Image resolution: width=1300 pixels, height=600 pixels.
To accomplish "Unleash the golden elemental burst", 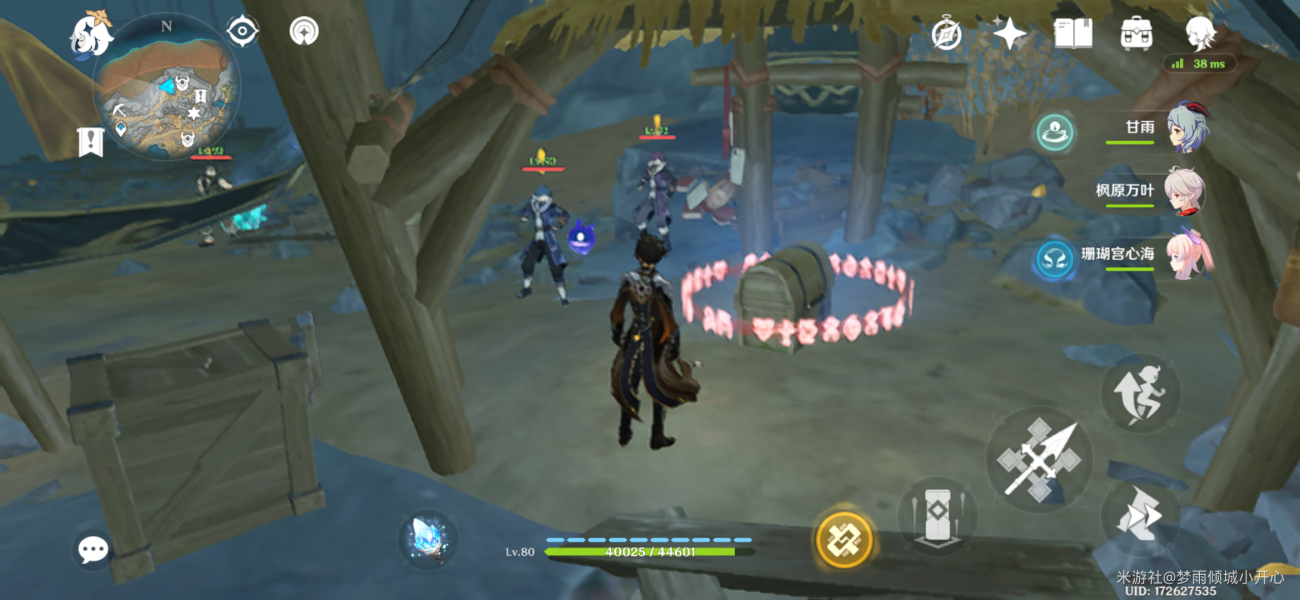I will (844, 540).
